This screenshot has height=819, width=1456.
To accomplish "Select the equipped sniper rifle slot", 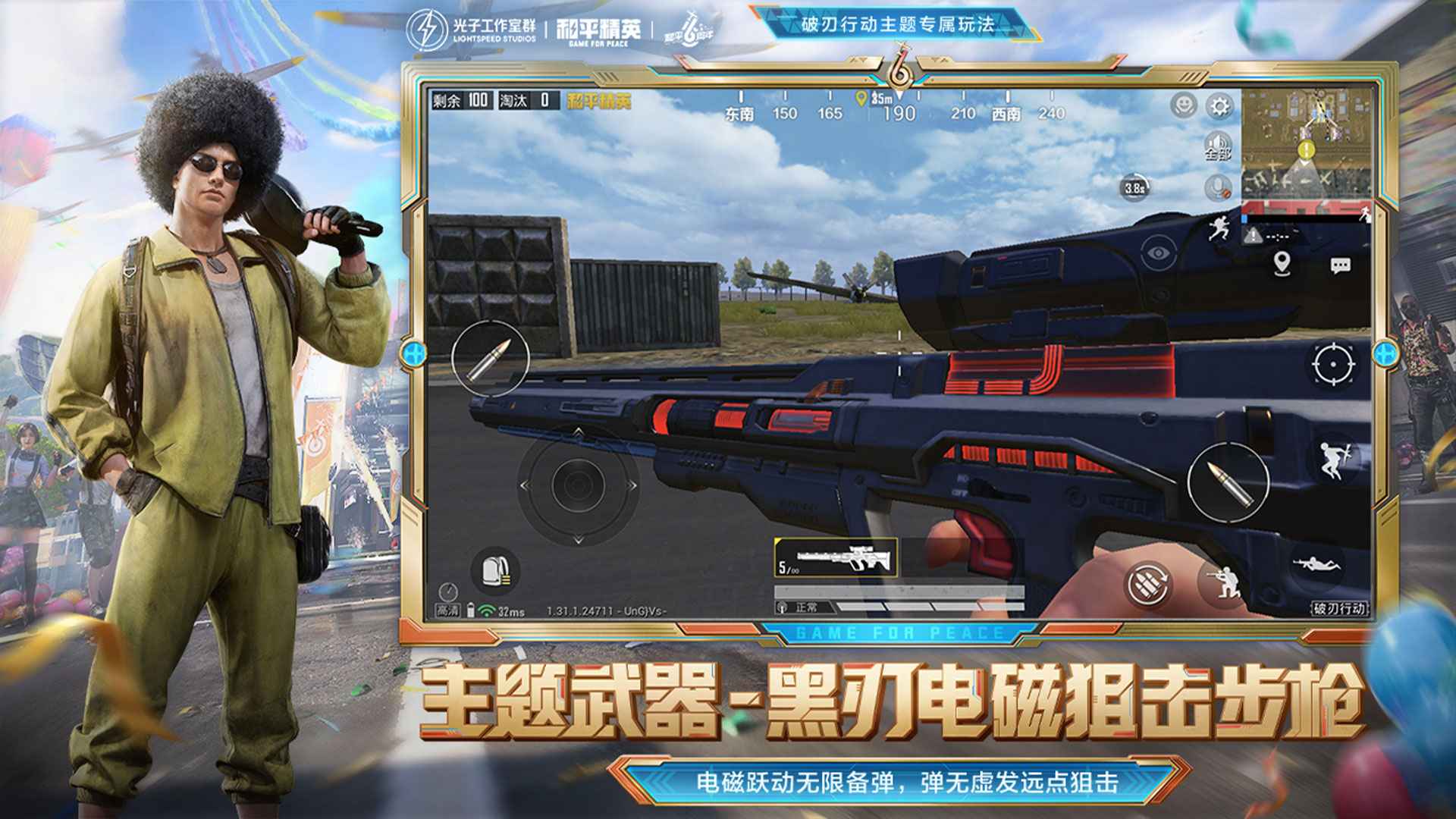I will point(836,557).
